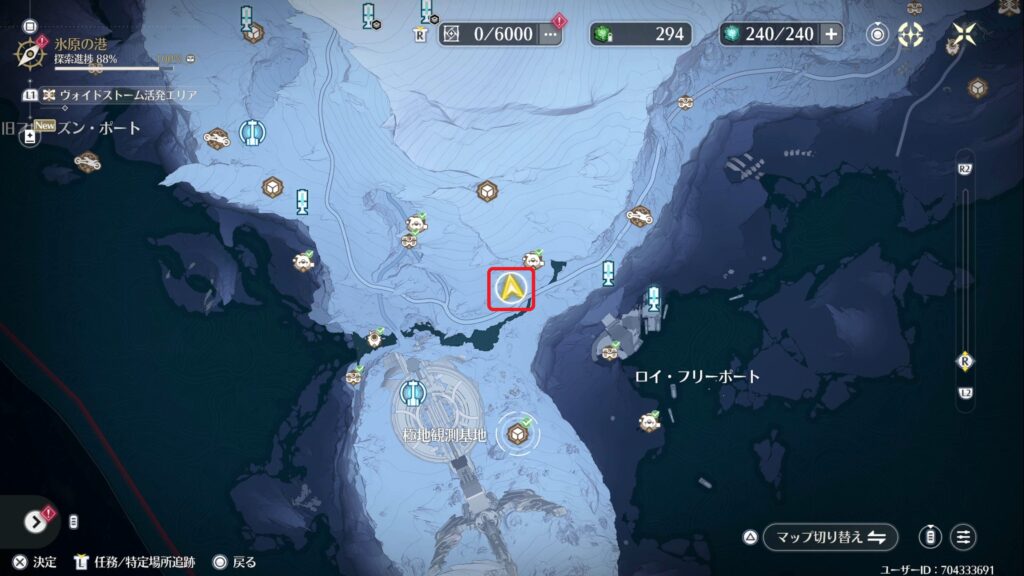1024x576 pixels.
Task: Add more to the 240/240 resource with plus
Action: pyautogui.click(x=831, y=34)
